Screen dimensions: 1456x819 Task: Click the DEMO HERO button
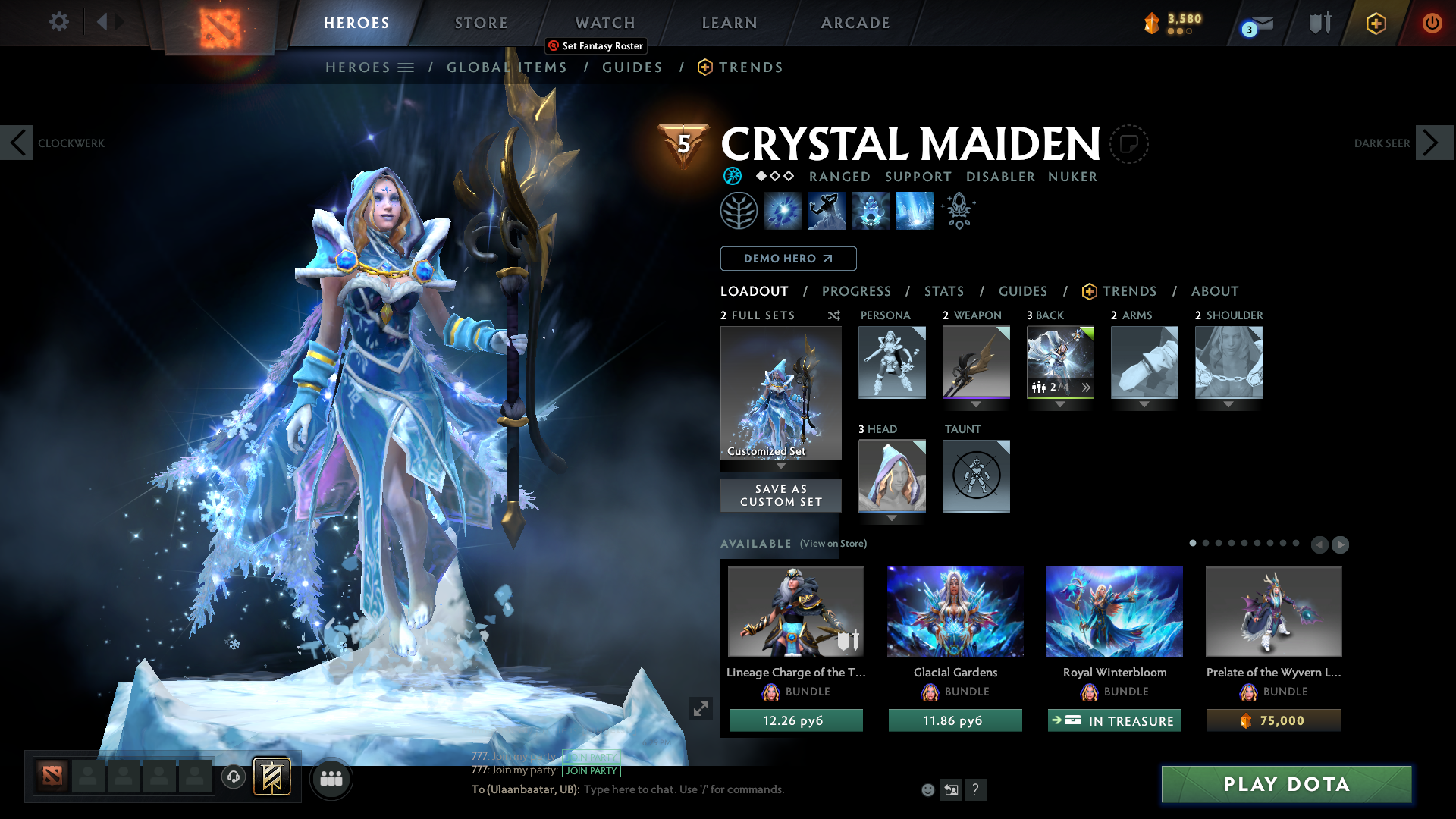[788, 259]
